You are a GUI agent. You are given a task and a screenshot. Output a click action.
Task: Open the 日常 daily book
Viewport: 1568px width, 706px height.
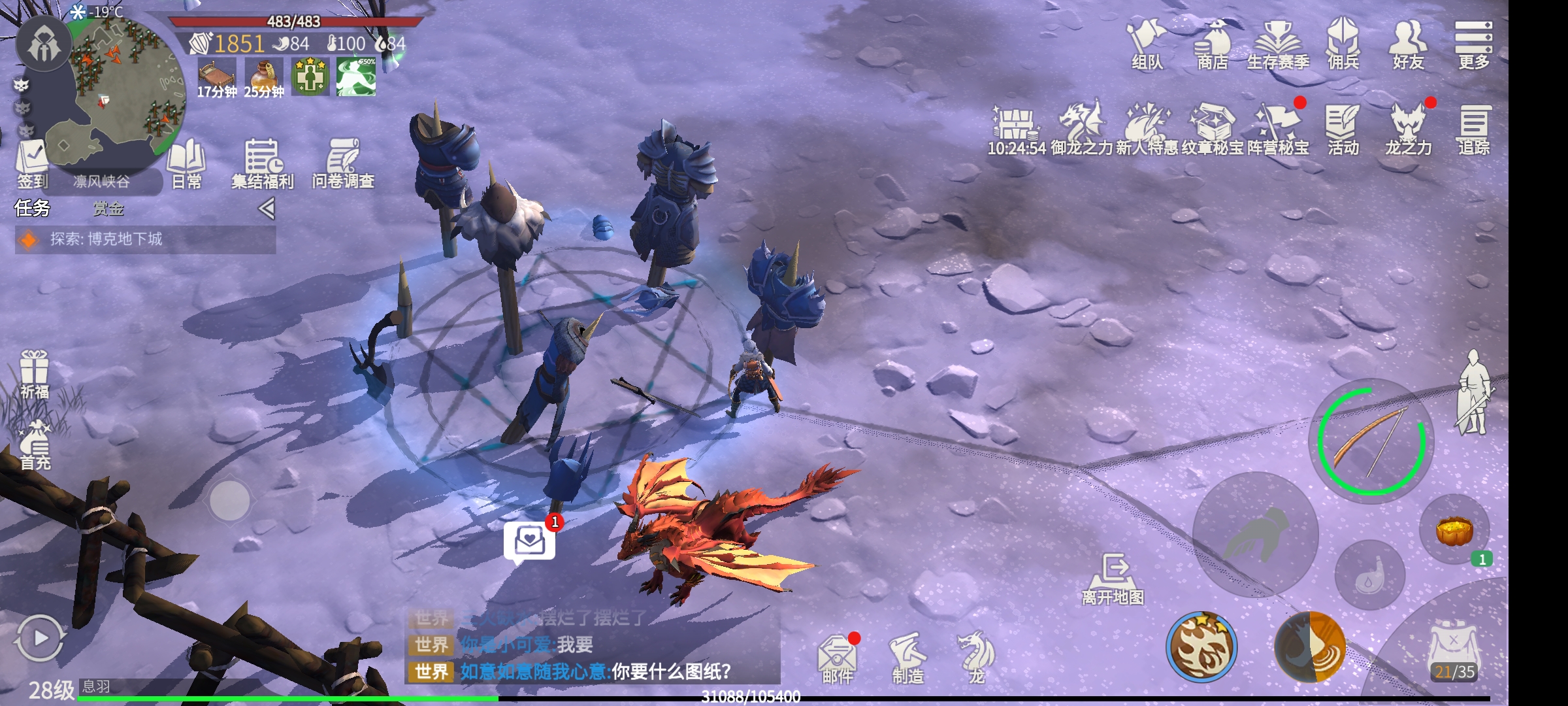click(x=186, y=163)
